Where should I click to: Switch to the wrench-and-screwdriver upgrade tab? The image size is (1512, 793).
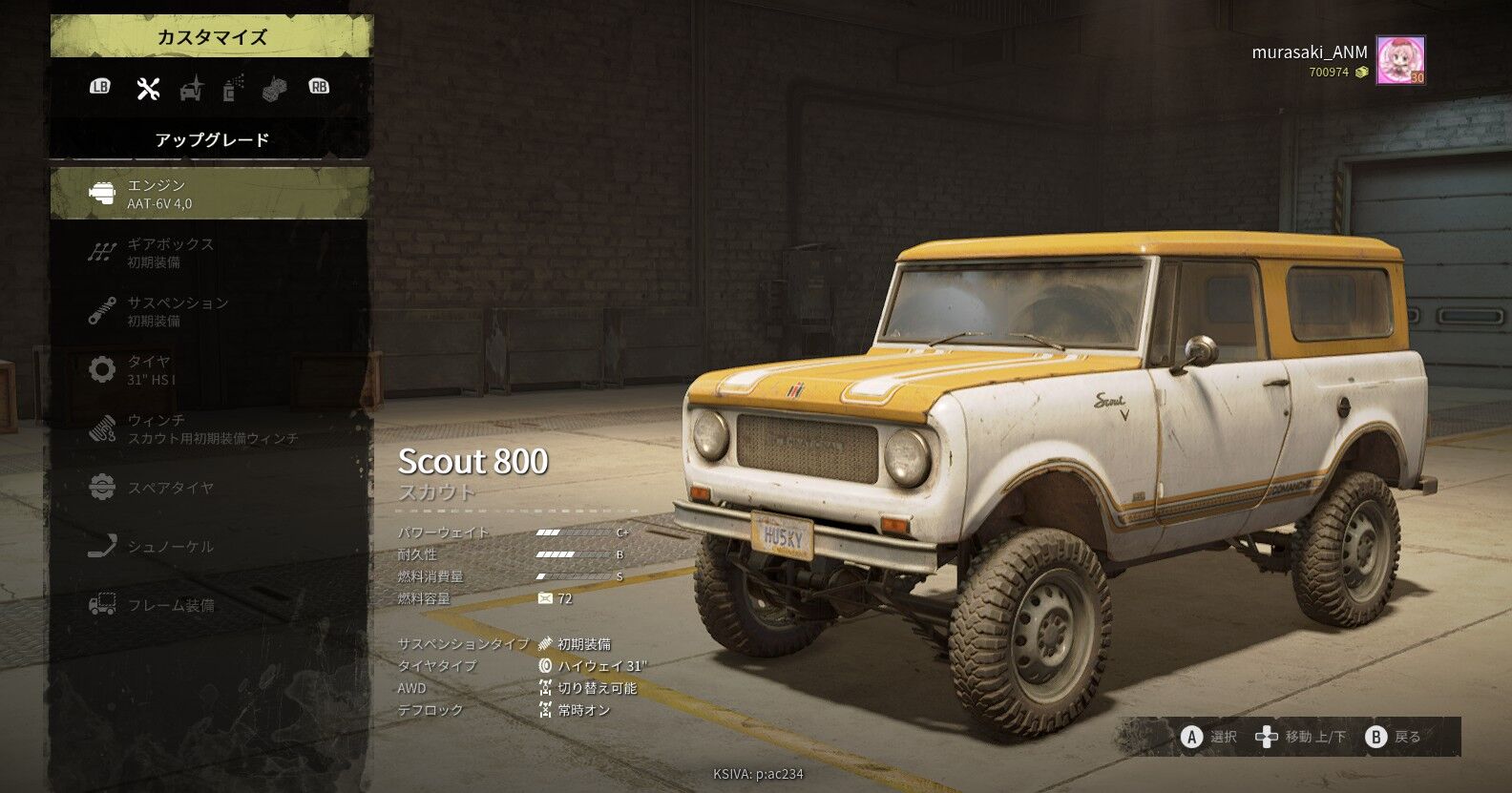(148, 88)
